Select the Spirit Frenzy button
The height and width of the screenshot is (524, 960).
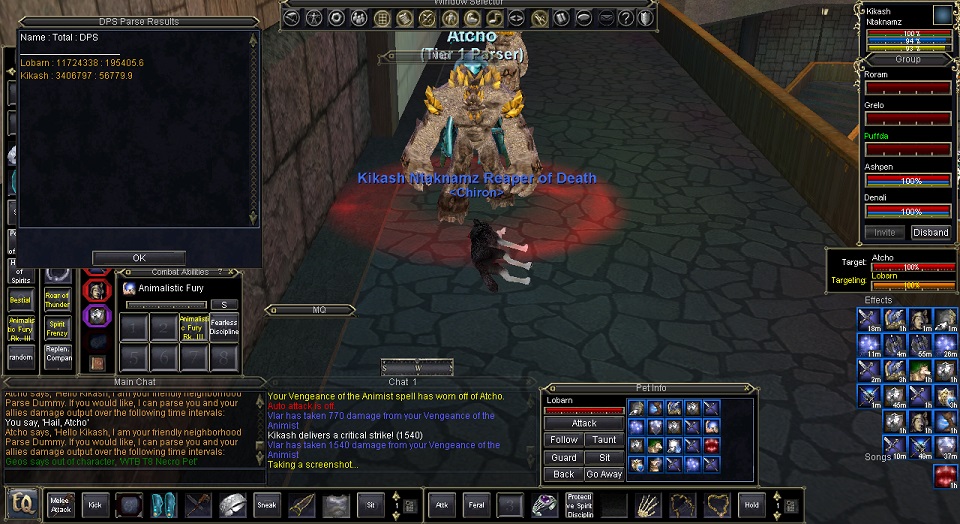point(58,327)
